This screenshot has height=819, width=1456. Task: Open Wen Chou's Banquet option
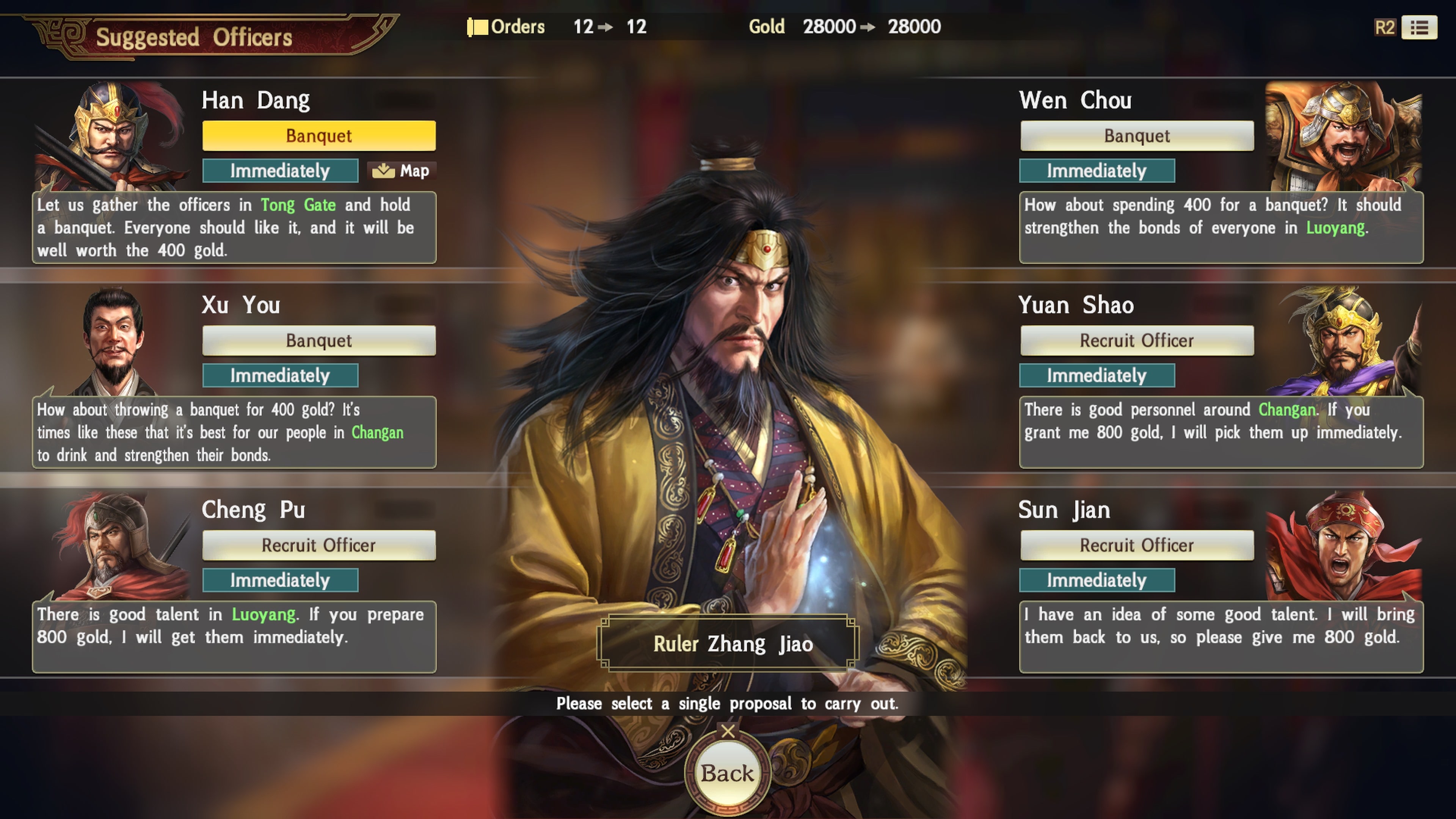click(x=1137, y=136)
